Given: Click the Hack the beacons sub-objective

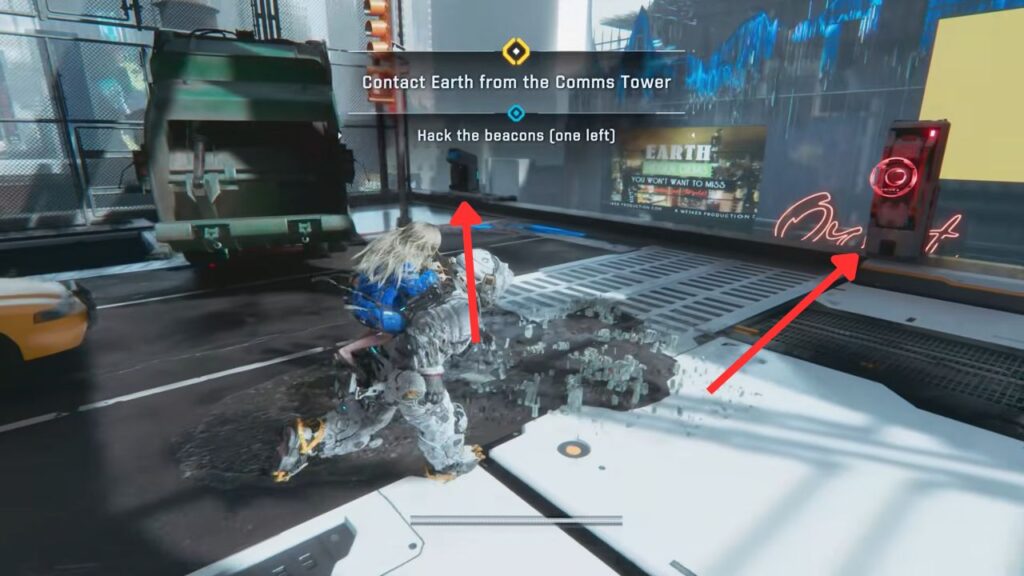Looking at the screenshot, I should [516, 135].
